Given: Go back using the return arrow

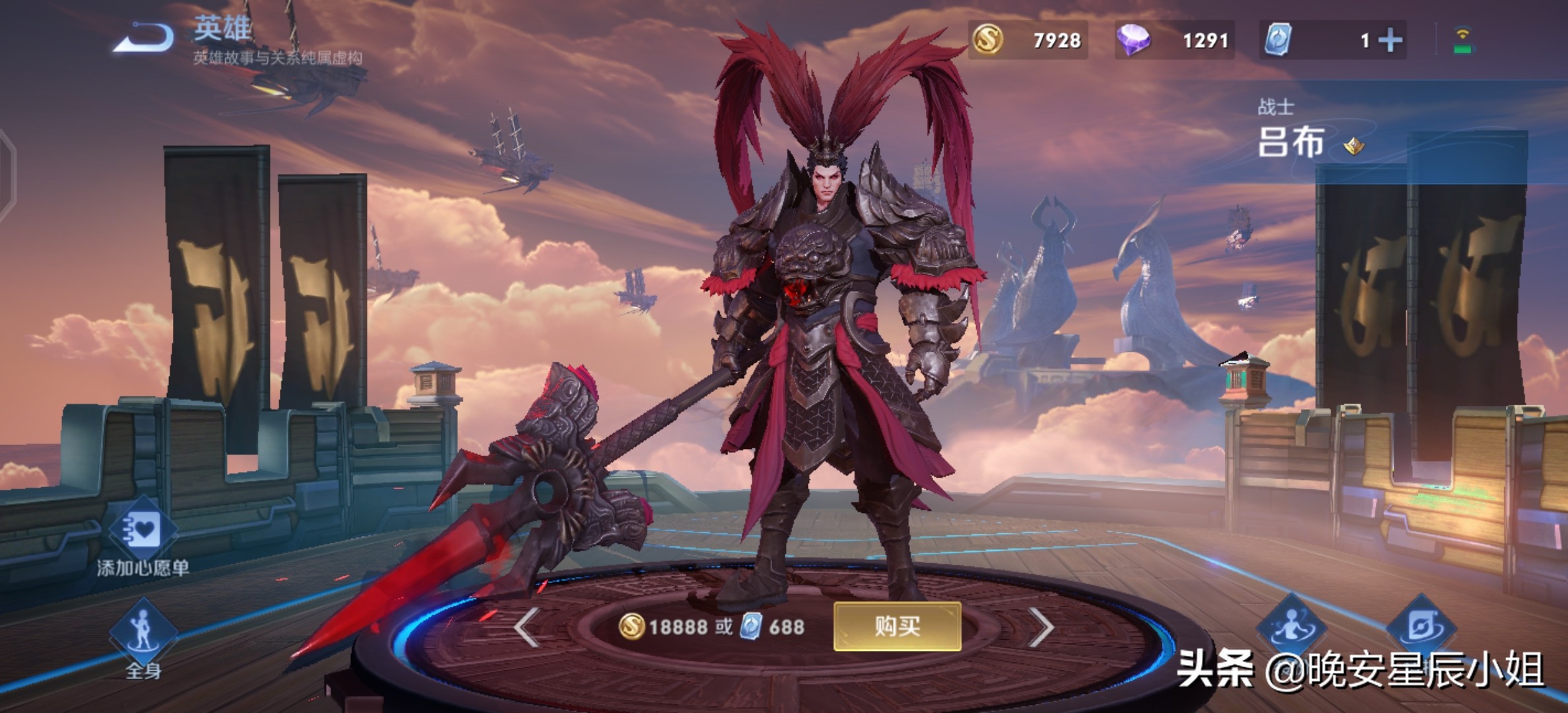Looking at the screenshot, I should click(x=144, y=38).
